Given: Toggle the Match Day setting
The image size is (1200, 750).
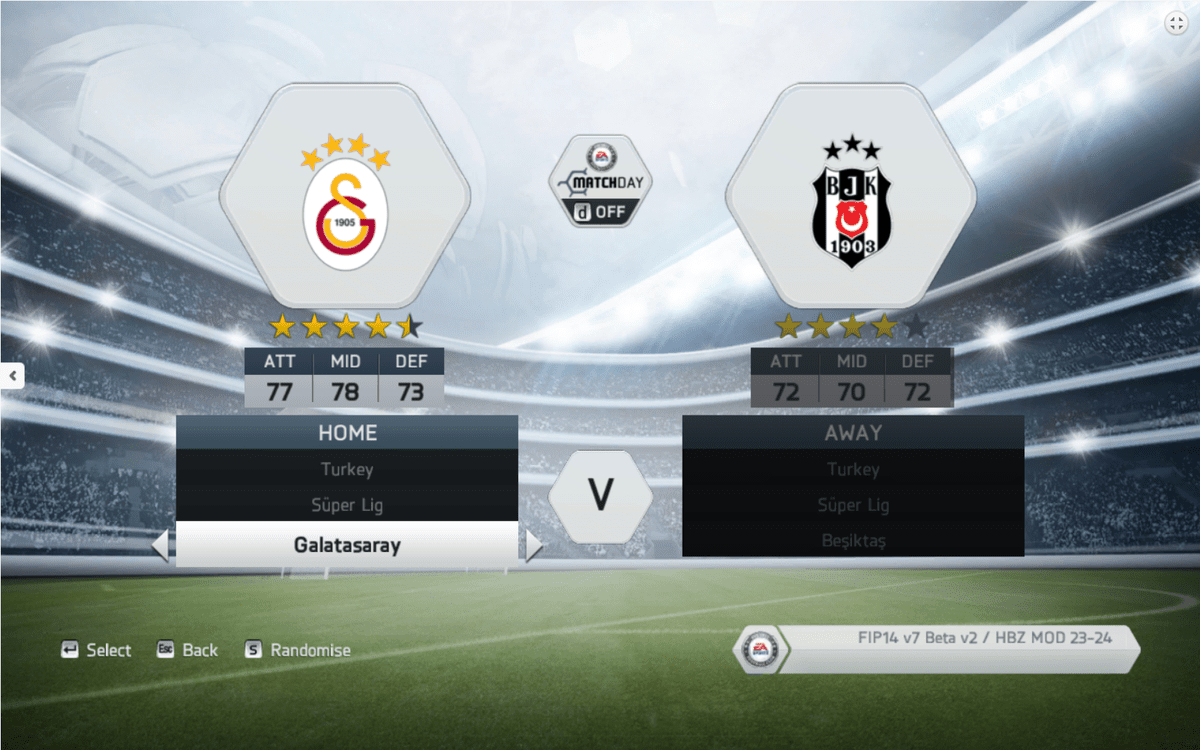Looking at the screenshot, I should point(600,183).
